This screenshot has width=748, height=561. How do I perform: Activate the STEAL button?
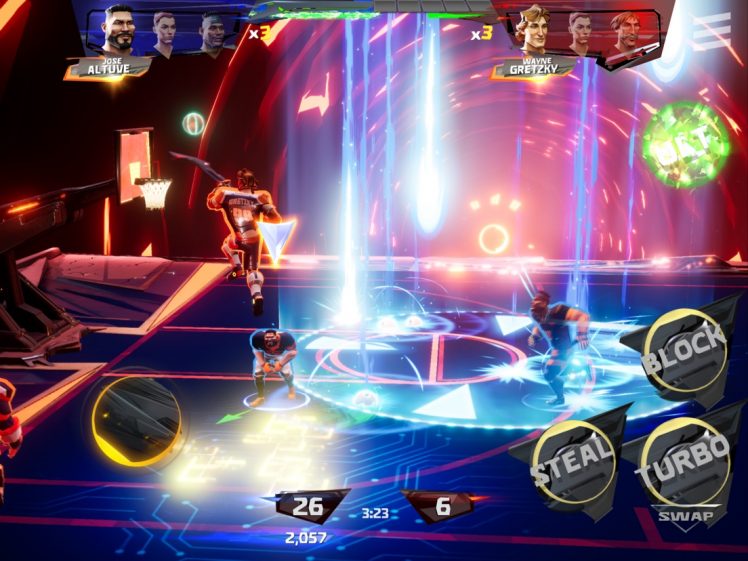click(572, 462)
